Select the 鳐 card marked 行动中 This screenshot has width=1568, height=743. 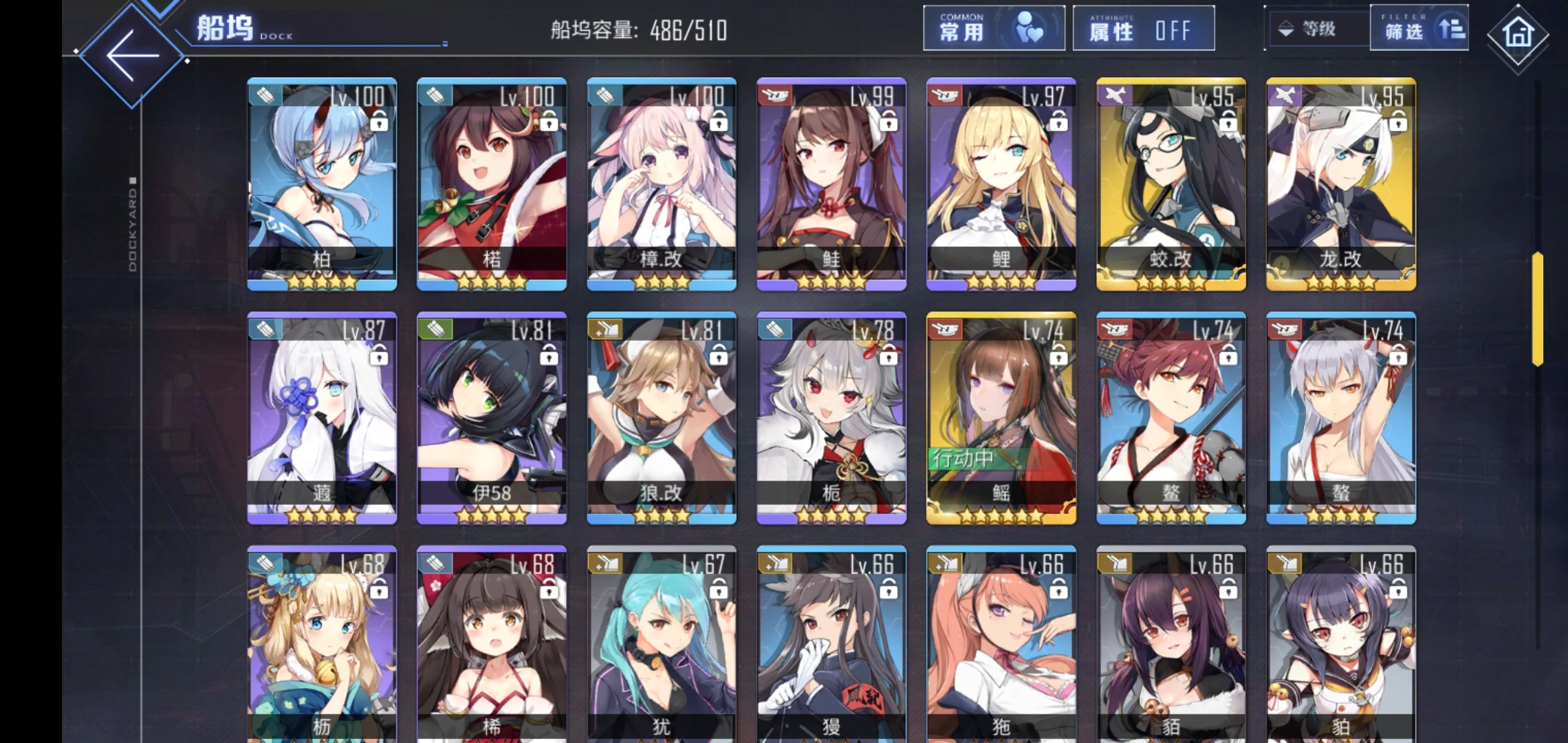tap(1001, 418)
